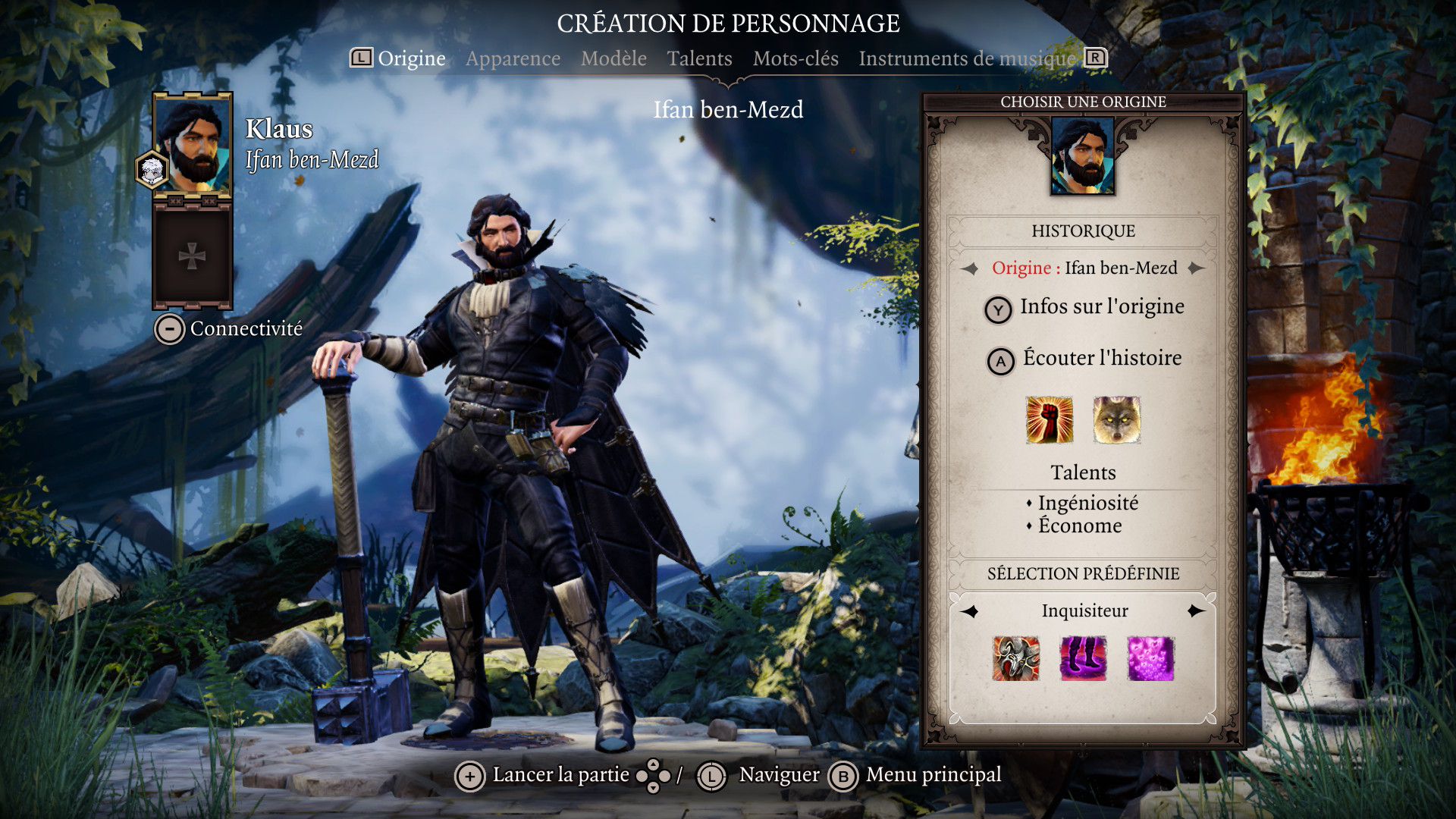Image resolution: width=1456 pixels, height=819 pixels.
Task: Switch to the Origine tab
Action: coord(411,58)
